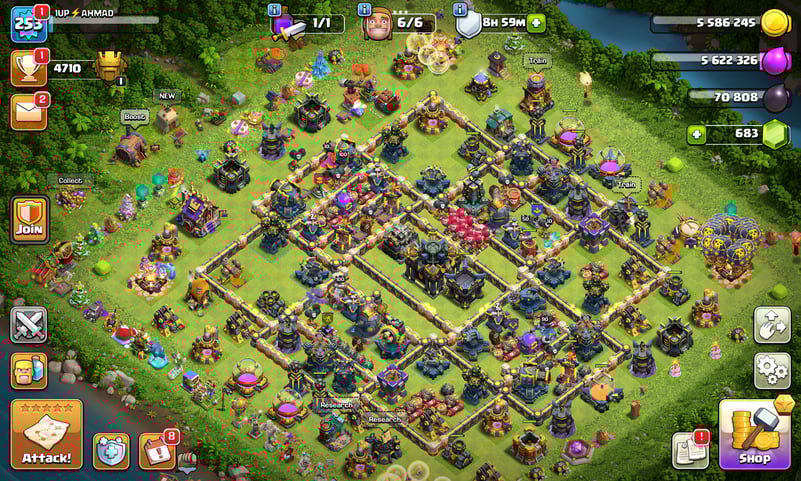Add shield time with the green plus

pyautogui.click(x=537, y=23)
